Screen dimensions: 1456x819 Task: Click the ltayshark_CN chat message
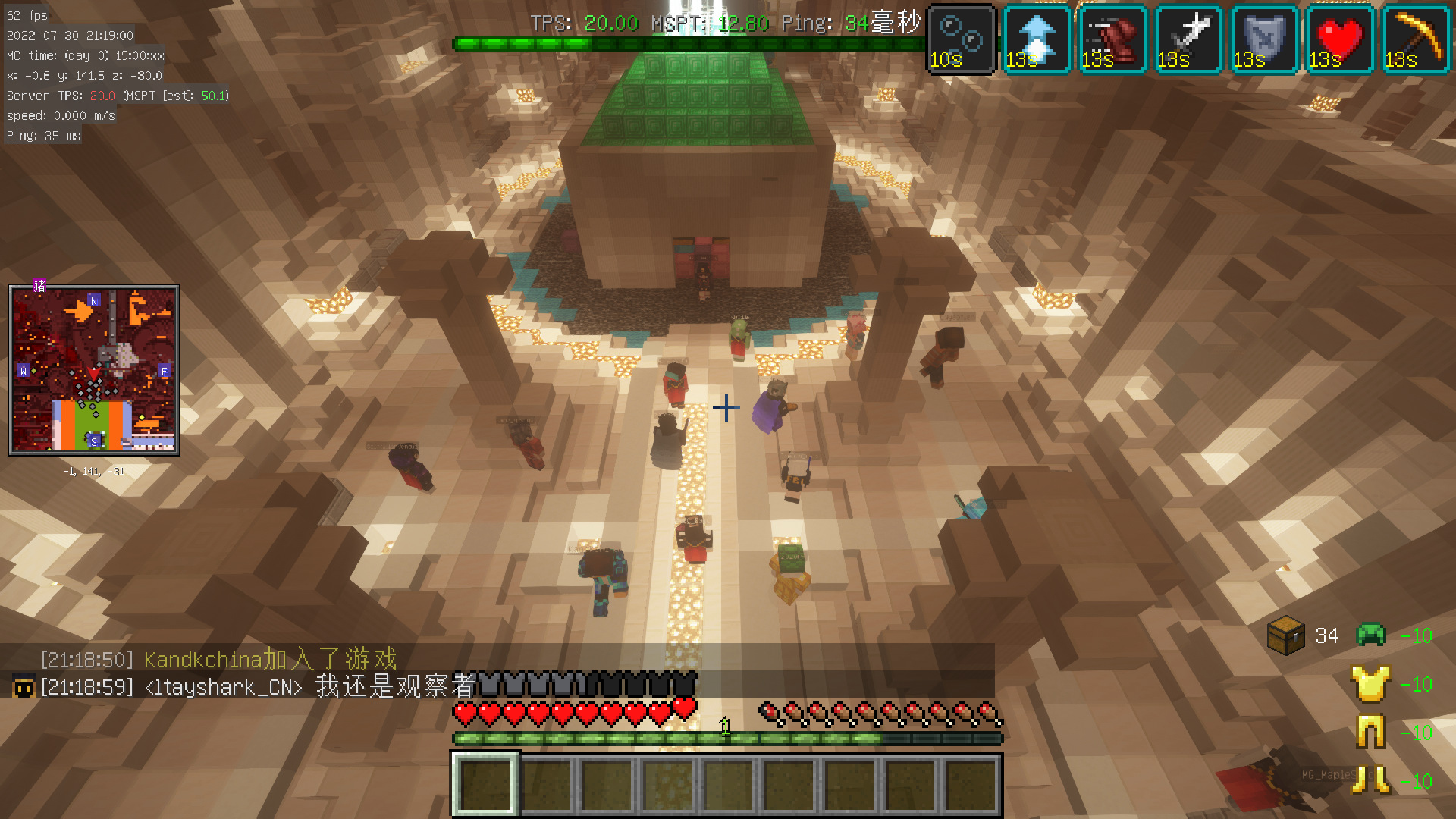pos(258,687)
